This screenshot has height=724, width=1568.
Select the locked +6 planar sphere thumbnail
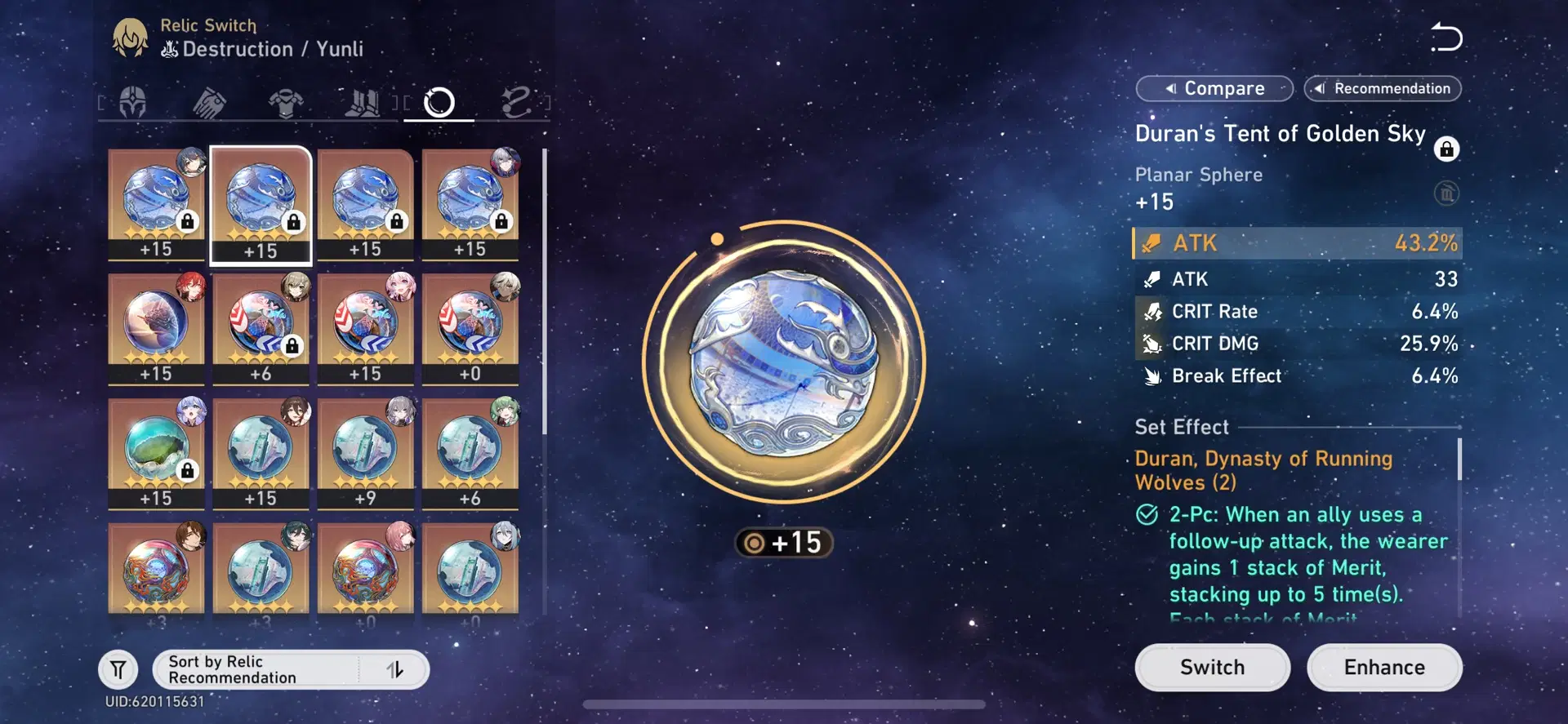(260, 329)
